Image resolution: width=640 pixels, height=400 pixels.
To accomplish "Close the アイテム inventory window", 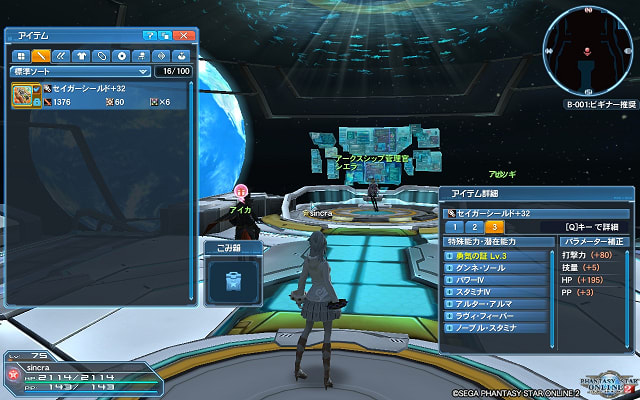I will [x=184, y=36].
